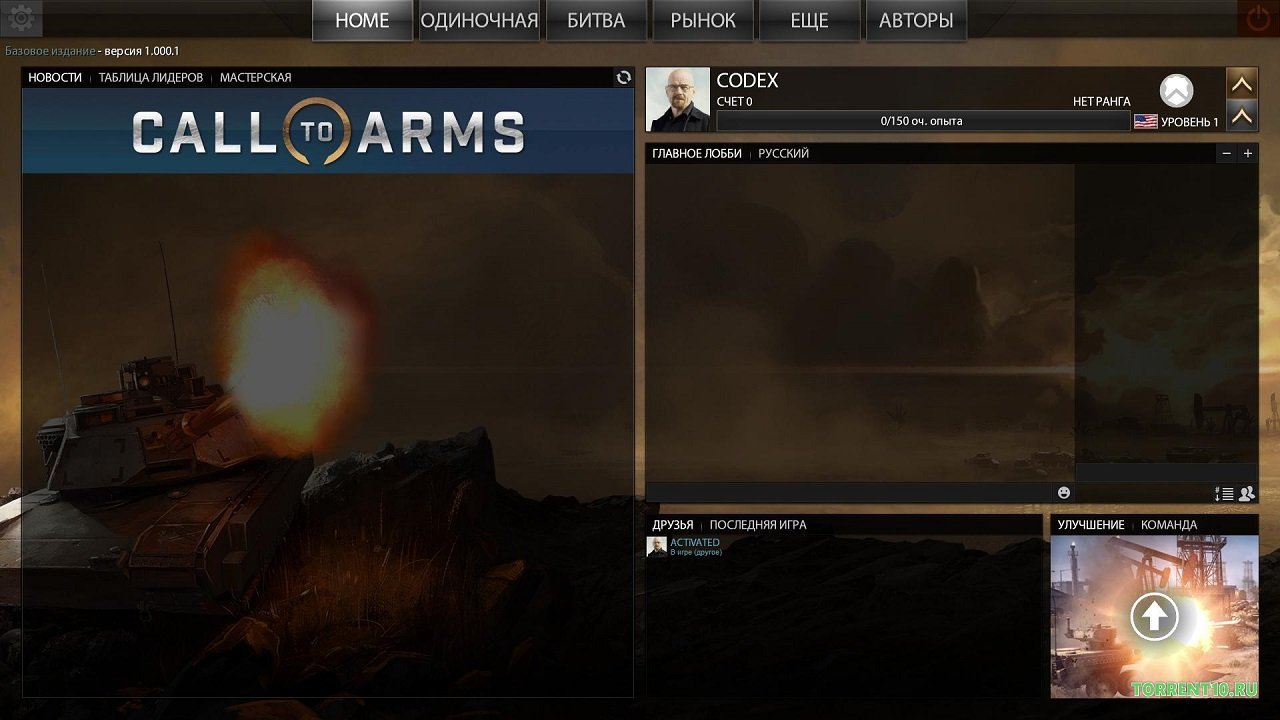Open the КОМАНДА section
Image resolution: width=1280 pixels, height=720 pixels.
(1169, 524)
